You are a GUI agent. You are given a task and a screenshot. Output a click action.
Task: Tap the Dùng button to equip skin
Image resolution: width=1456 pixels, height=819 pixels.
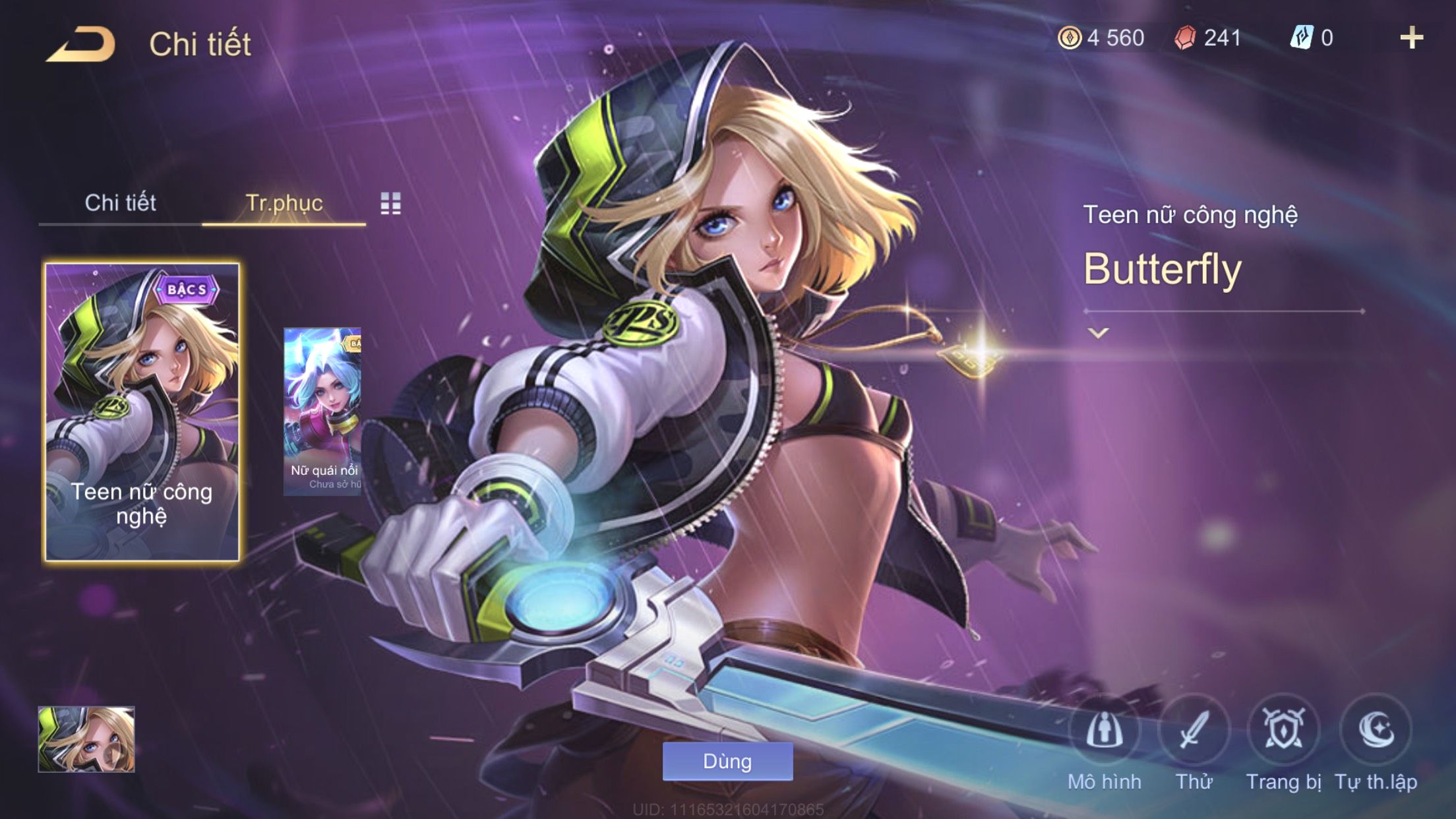[x=727, y=762]
